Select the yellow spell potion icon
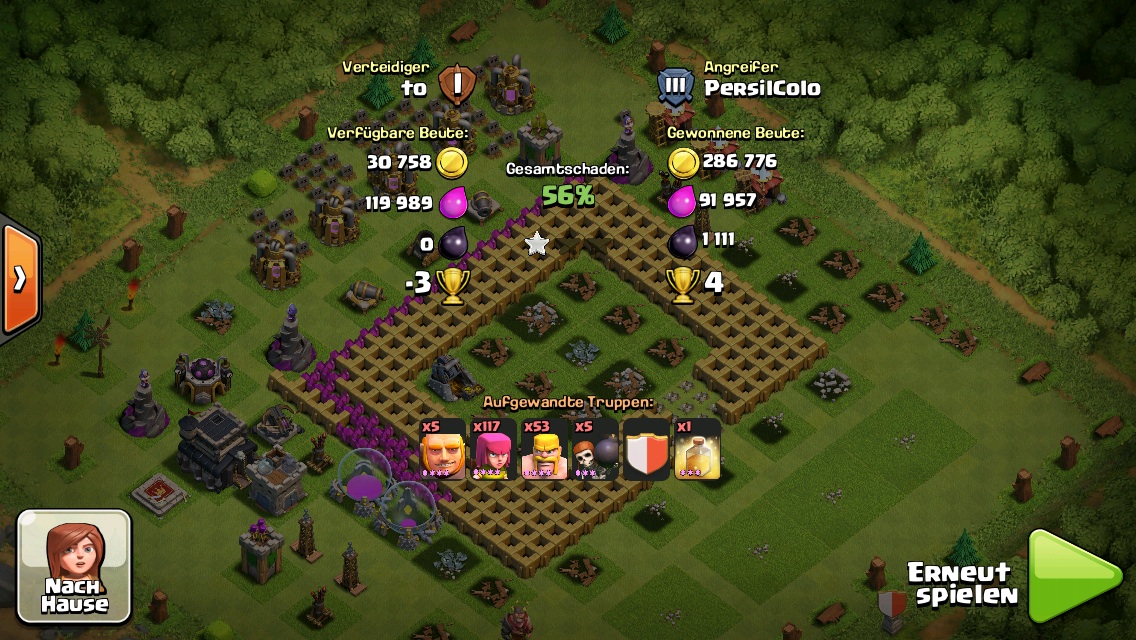Screen dimensions: 1136x640 (x=696, y=448)
